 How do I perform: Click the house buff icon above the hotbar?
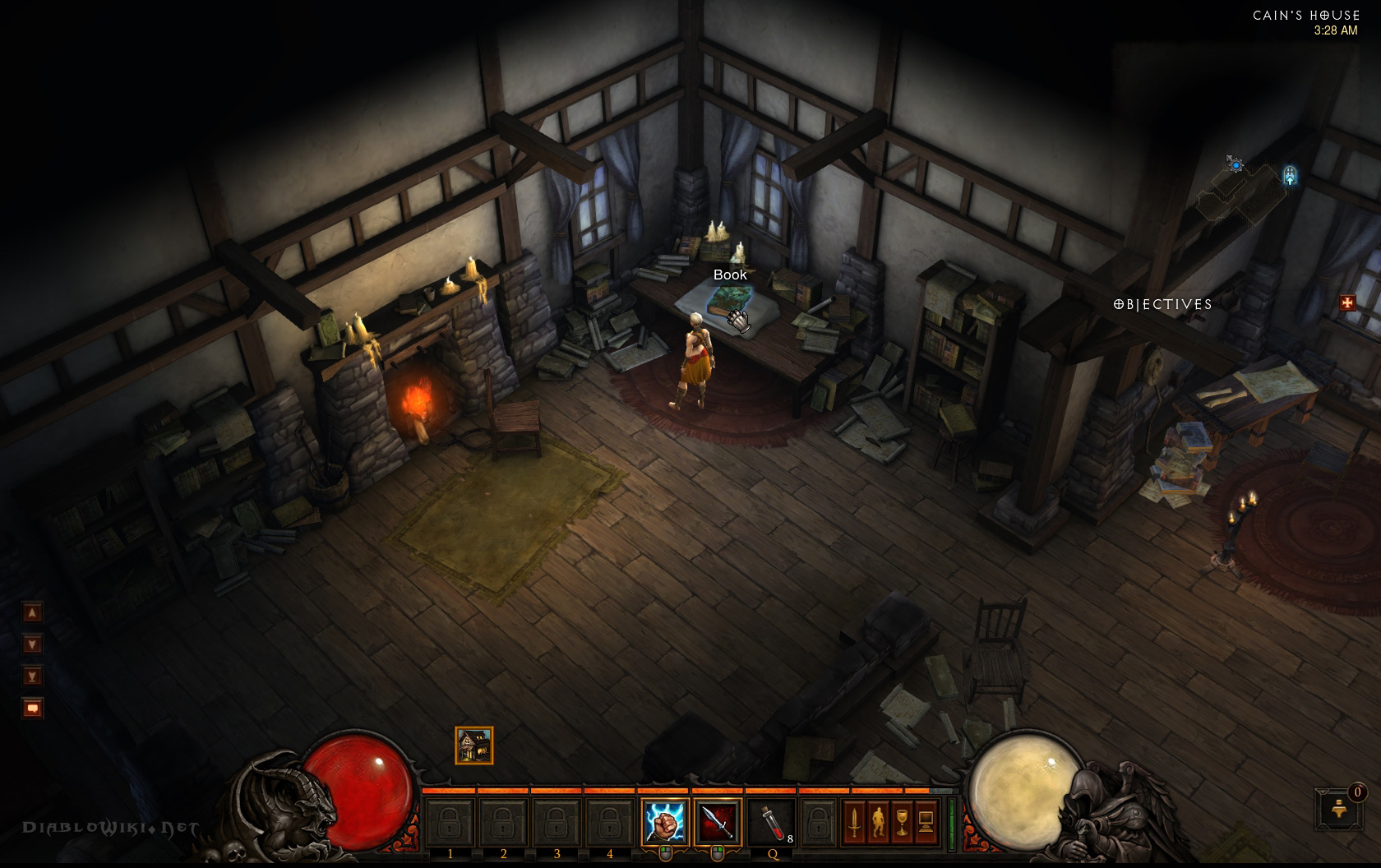[x=474, y=746]
